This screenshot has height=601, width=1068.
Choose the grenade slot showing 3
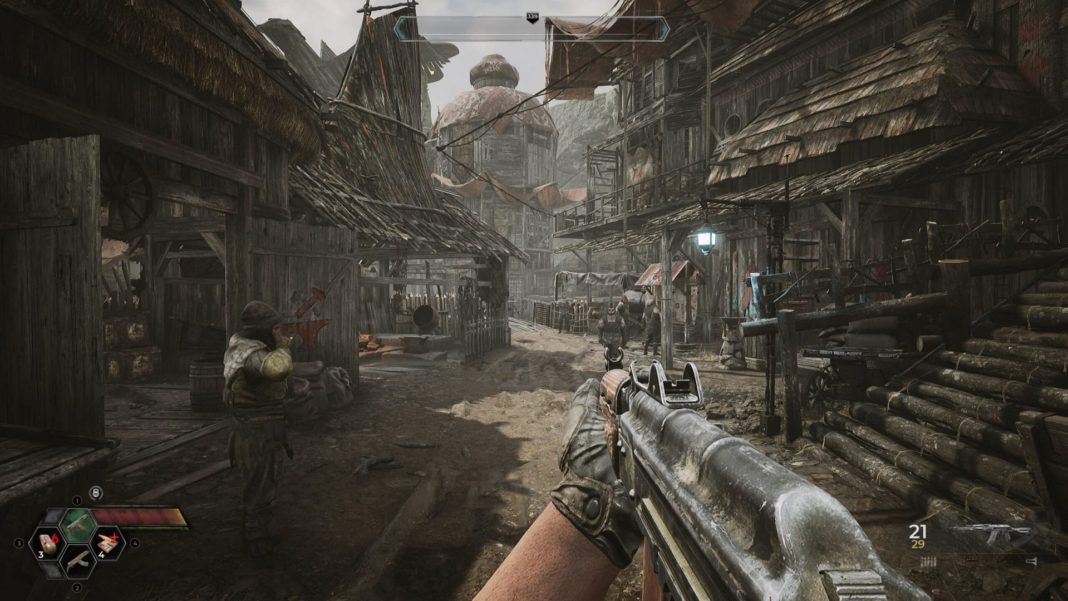(45, 543)
